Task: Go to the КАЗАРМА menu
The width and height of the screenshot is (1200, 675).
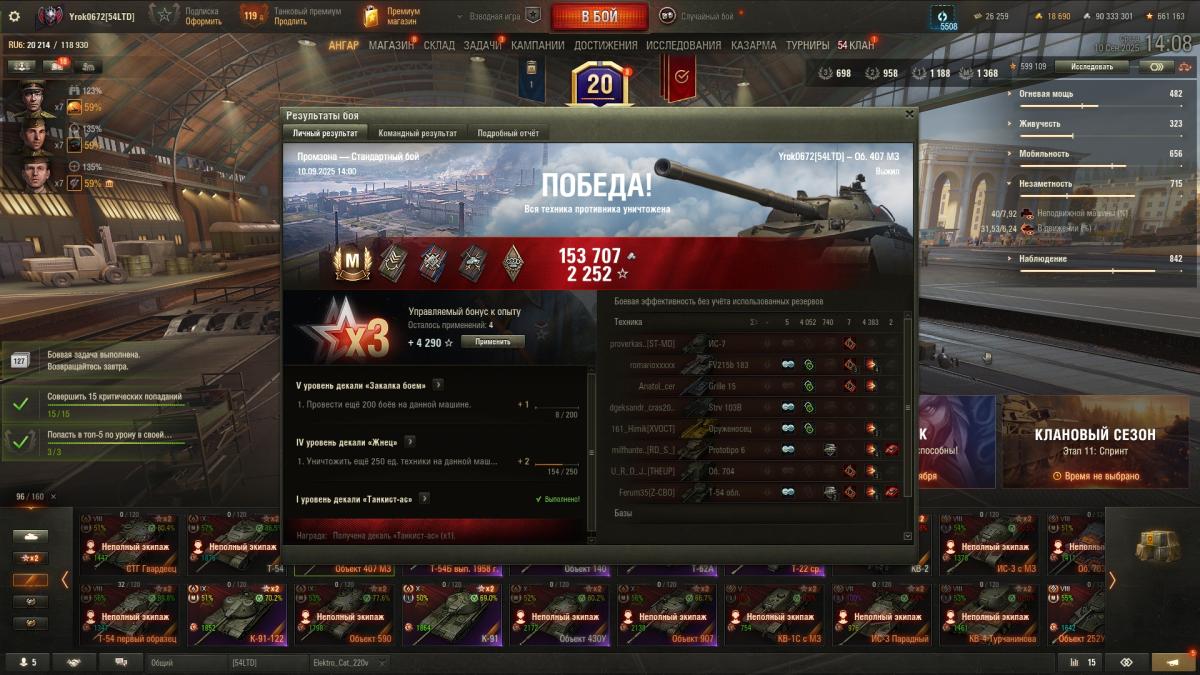Action: [753, 45]
